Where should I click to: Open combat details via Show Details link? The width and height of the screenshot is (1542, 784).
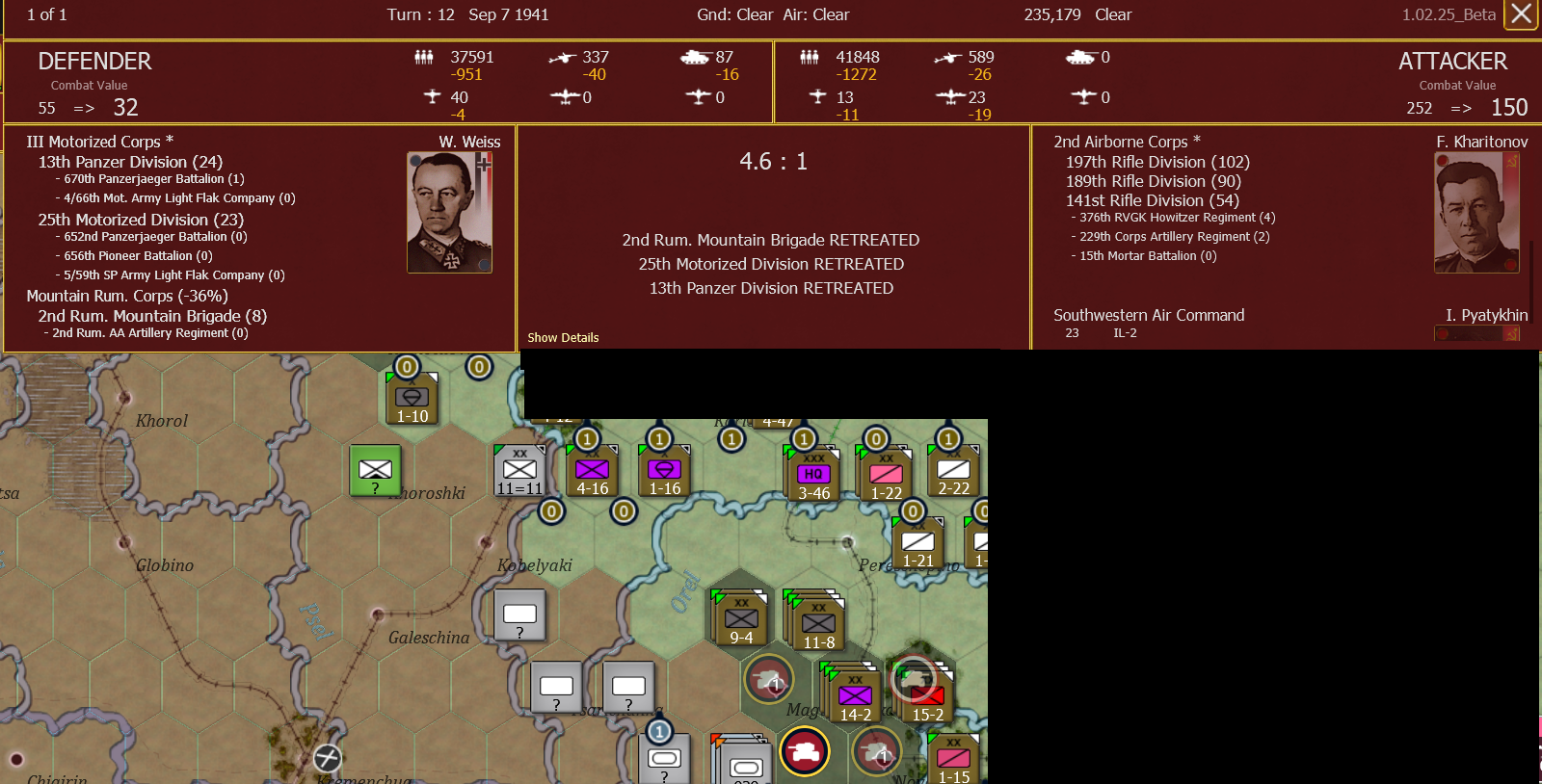point(563,338)
